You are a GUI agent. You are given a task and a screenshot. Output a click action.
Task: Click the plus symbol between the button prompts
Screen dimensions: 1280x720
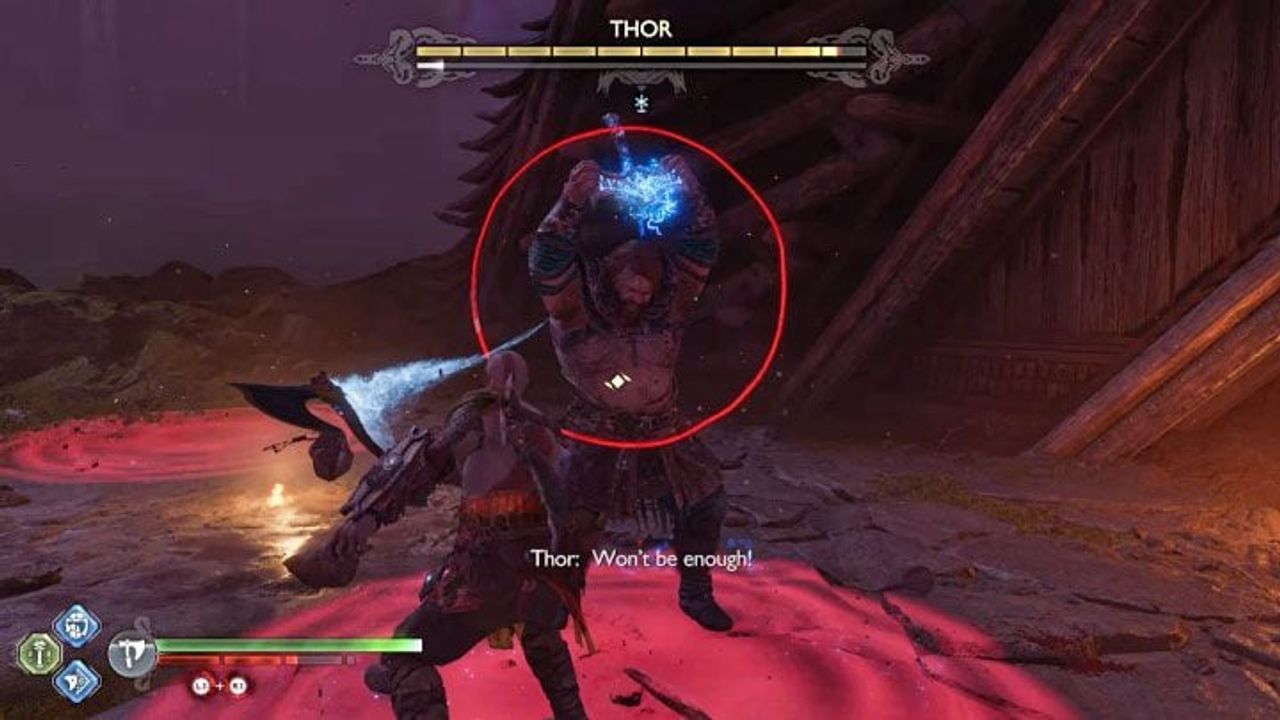point(220,687)
